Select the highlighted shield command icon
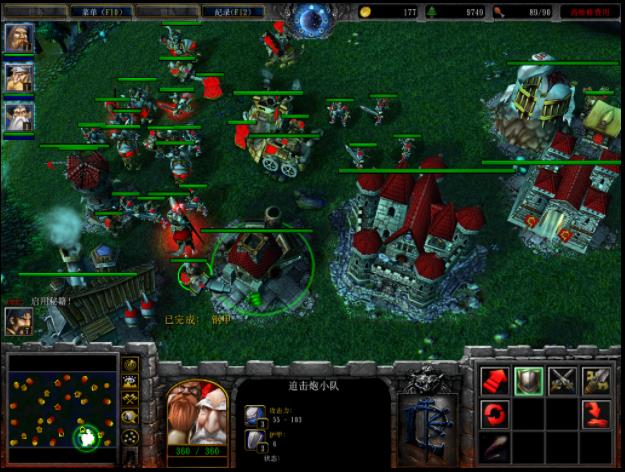 529,380
